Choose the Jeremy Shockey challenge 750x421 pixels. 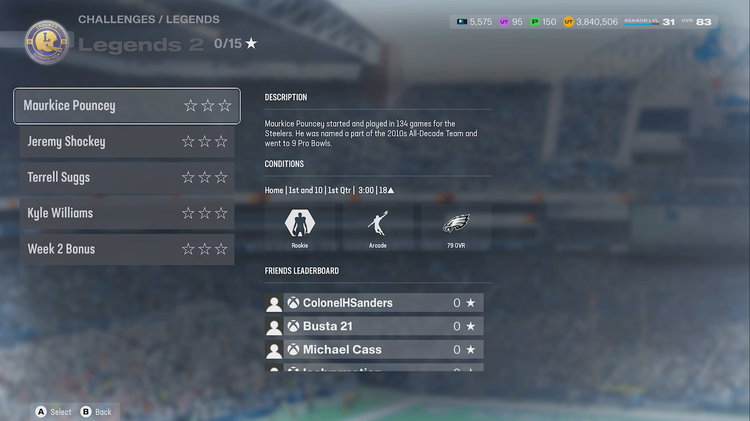click(126, 142)
